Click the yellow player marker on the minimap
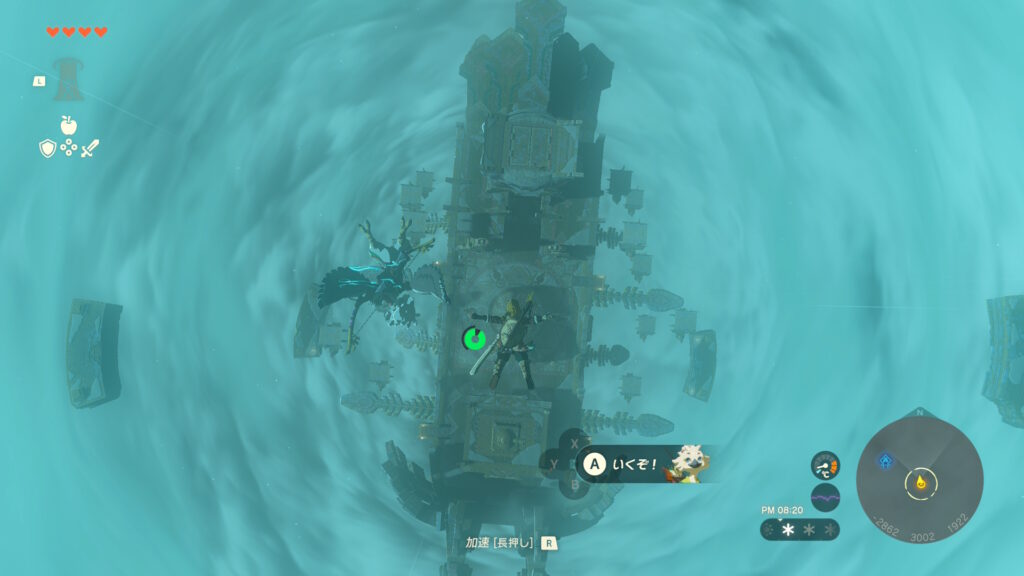 [920, 483]
